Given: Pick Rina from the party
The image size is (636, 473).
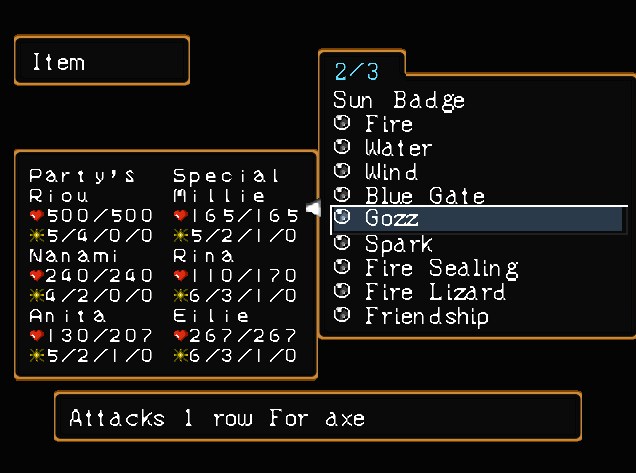Looking at the screenshot, I should click(x=203, y=256).
